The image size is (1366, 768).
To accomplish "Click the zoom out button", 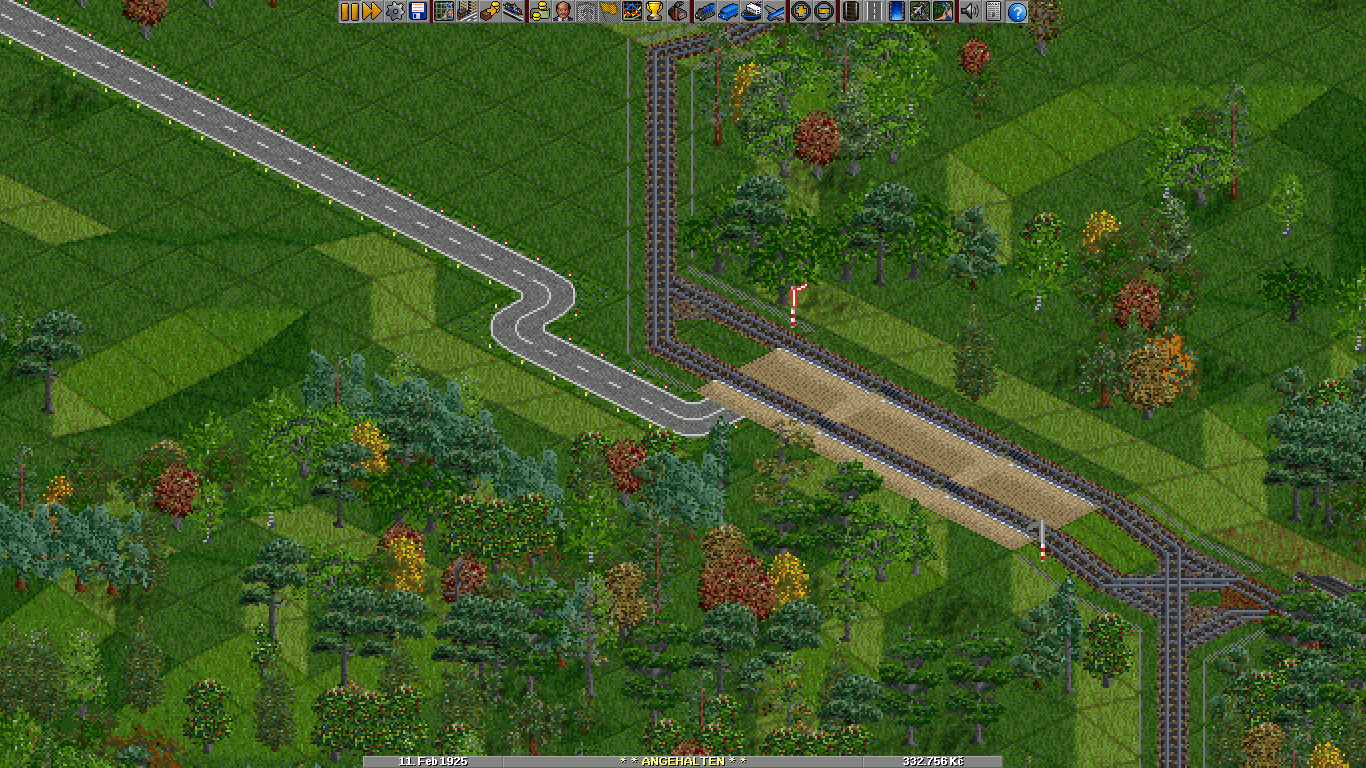I will [822, 12].
